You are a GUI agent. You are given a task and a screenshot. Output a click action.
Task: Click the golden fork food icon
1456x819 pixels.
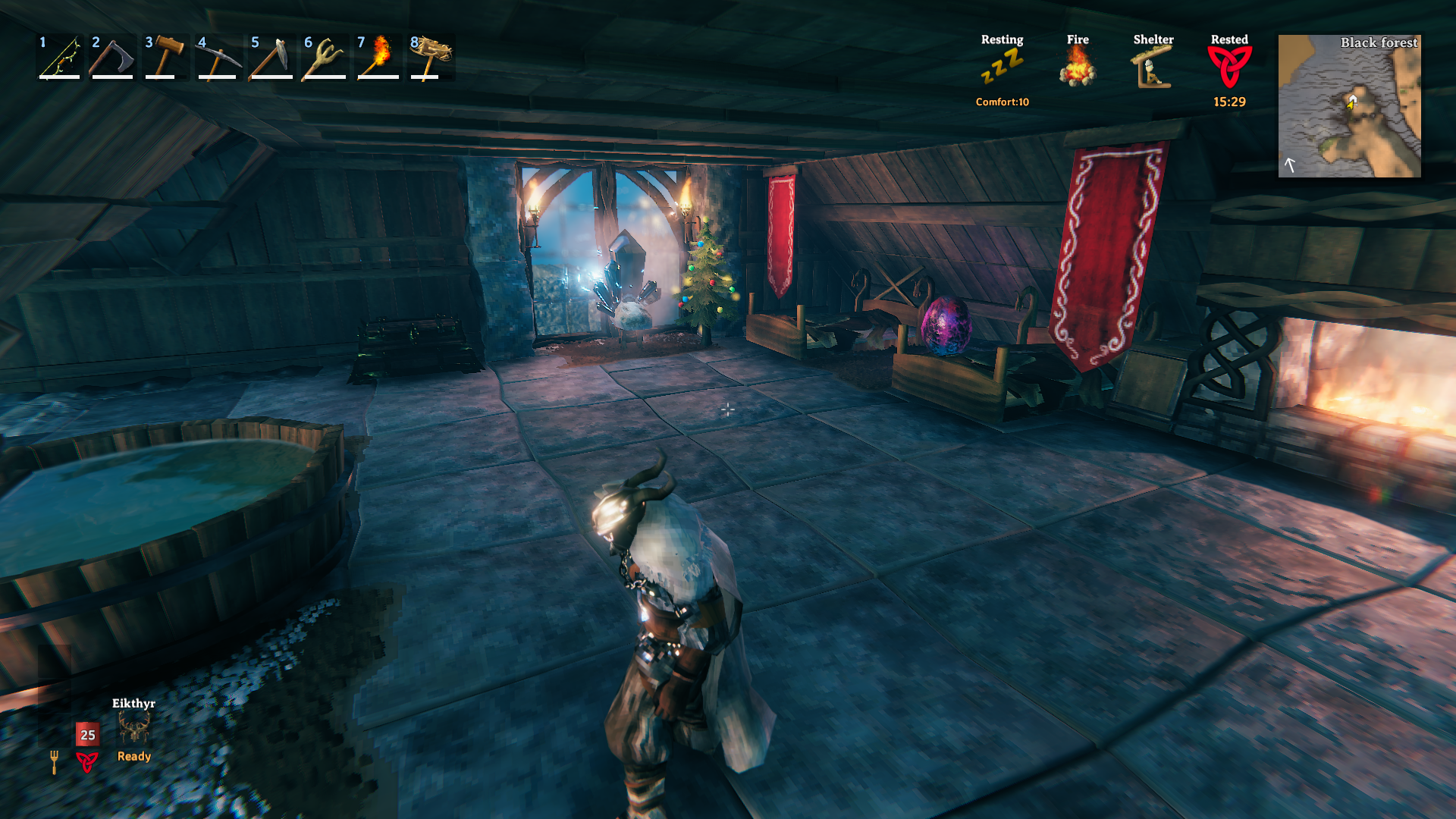point(54,761)
